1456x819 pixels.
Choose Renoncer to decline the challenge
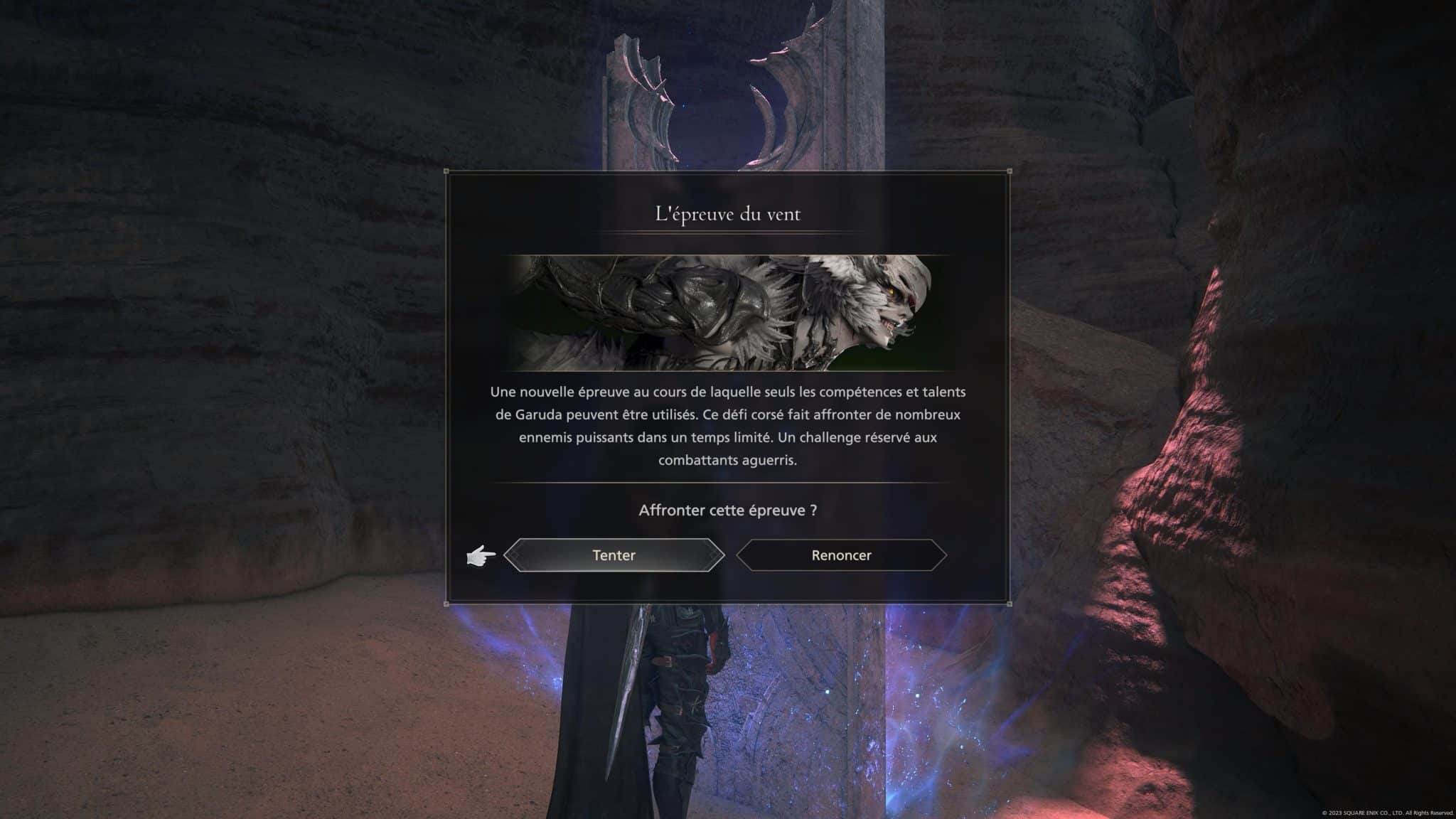841,555
